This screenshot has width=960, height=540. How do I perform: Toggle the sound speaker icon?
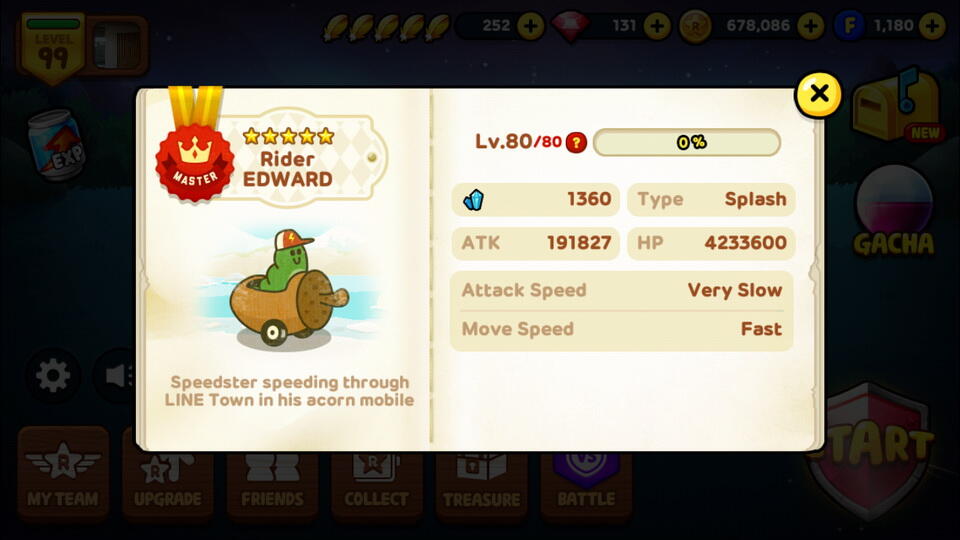(114, 376)
